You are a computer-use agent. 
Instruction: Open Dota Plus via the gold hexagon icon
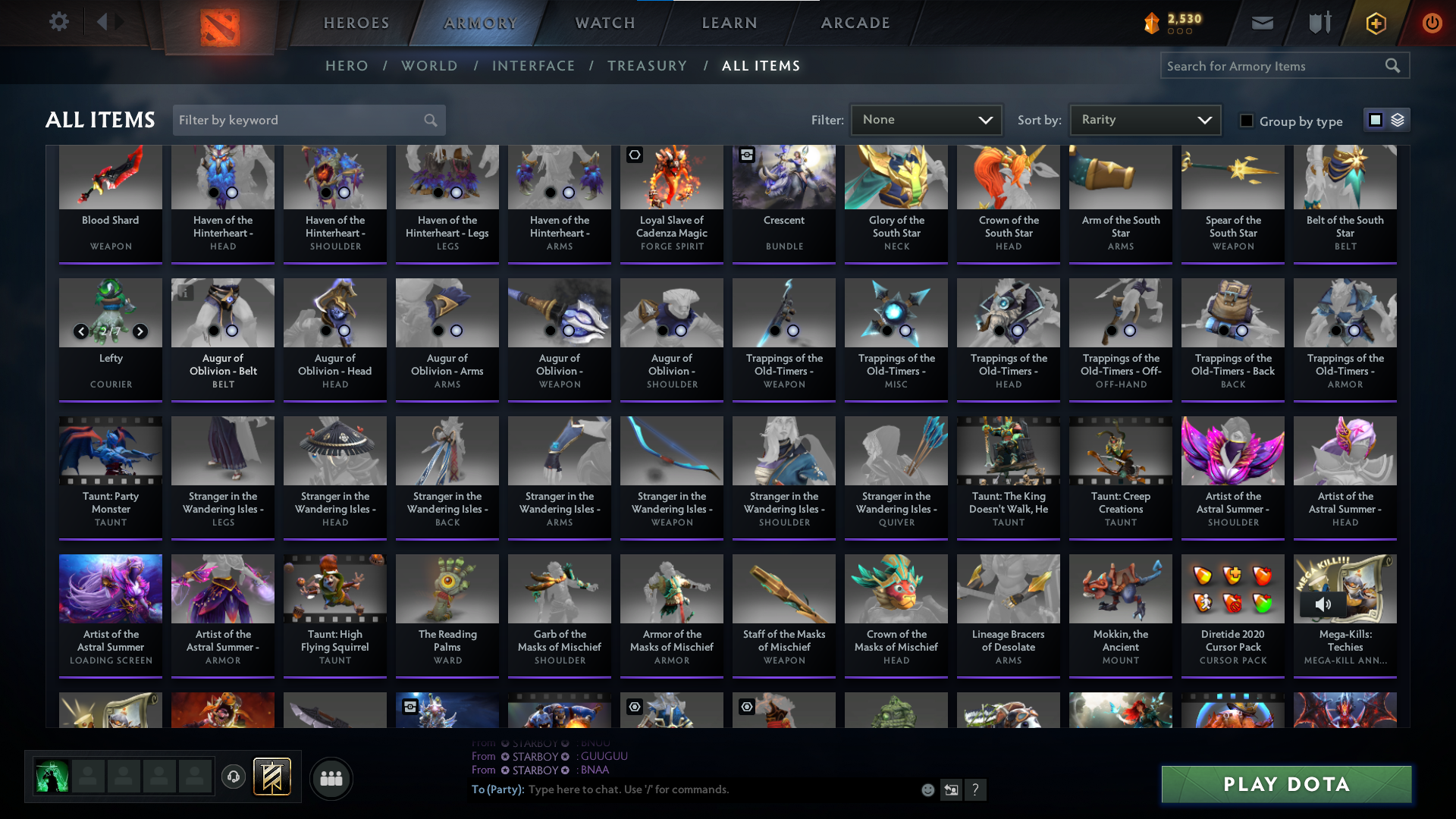click(1375, 23)
